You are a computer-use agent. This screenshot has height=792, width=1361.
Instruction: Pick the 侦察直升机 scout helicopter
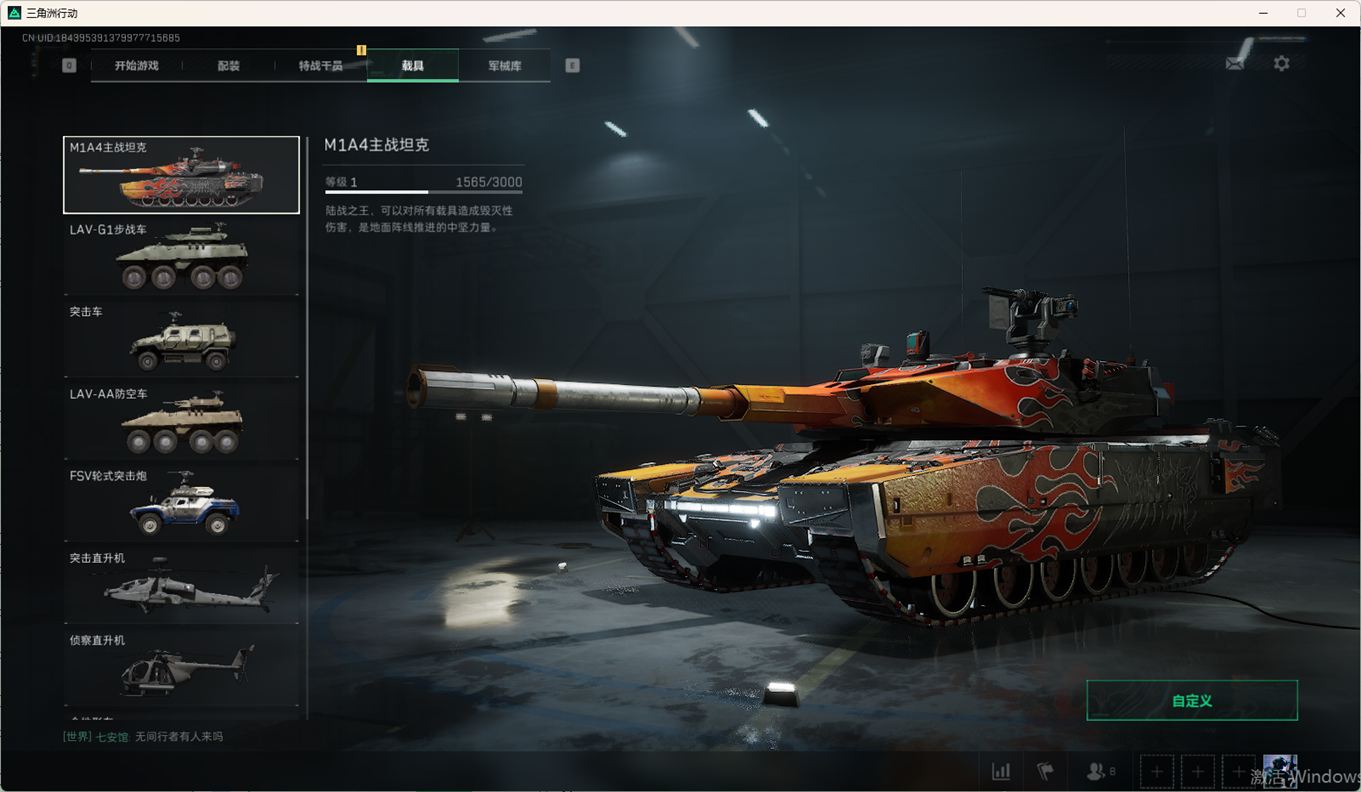point(181,666)
